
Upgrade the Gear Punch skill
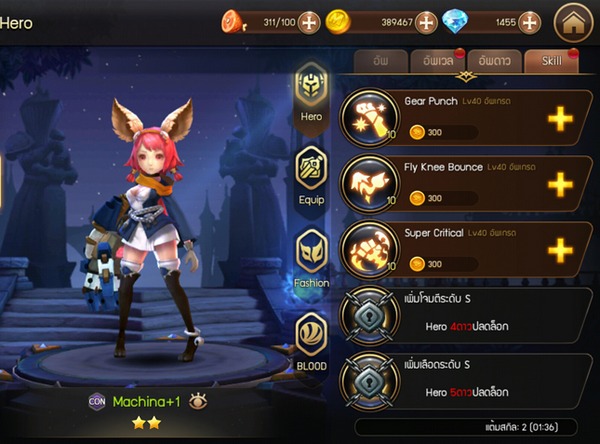click(562, 119)
